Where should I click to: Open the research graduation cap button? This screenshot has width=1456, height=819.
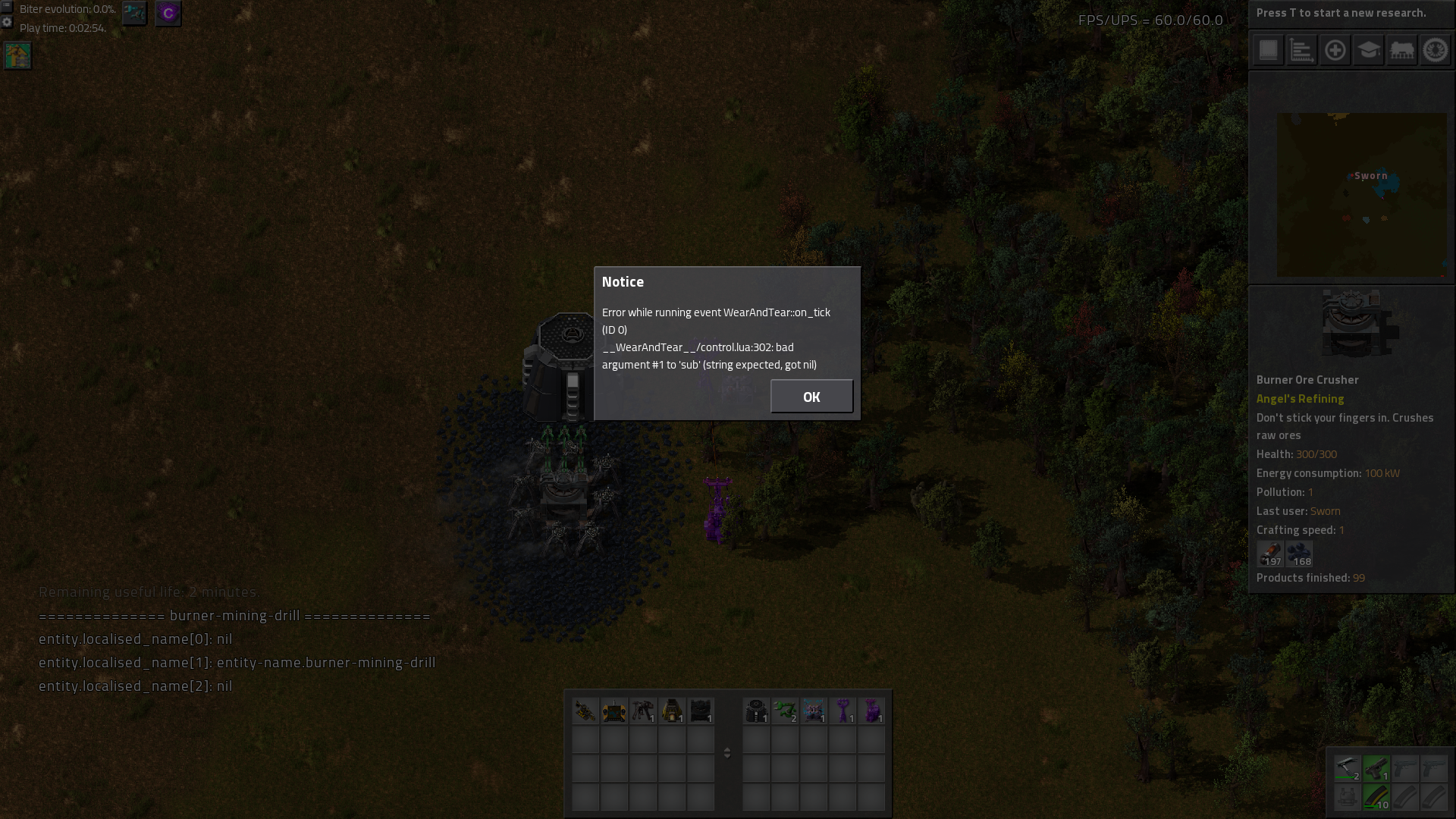1368,51
